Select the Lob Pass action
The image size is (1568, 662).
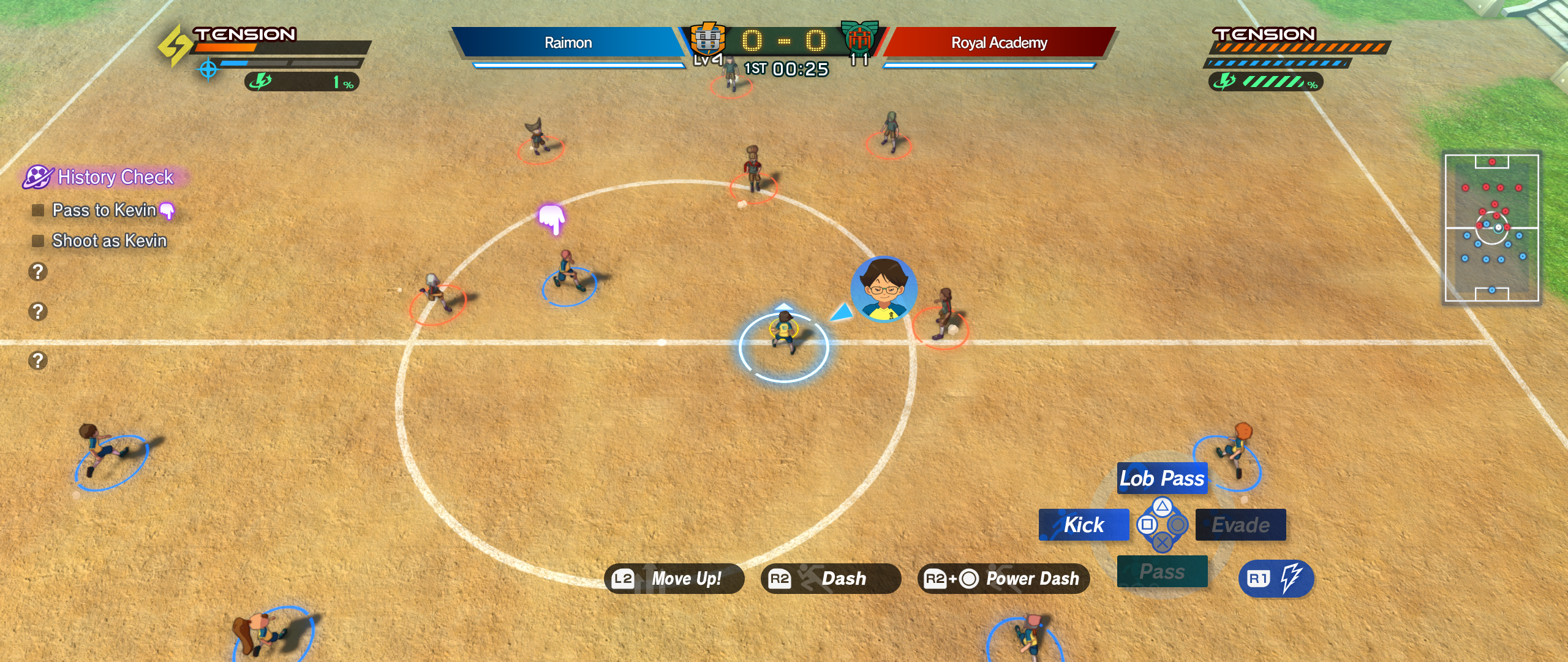pos(1162,479)
